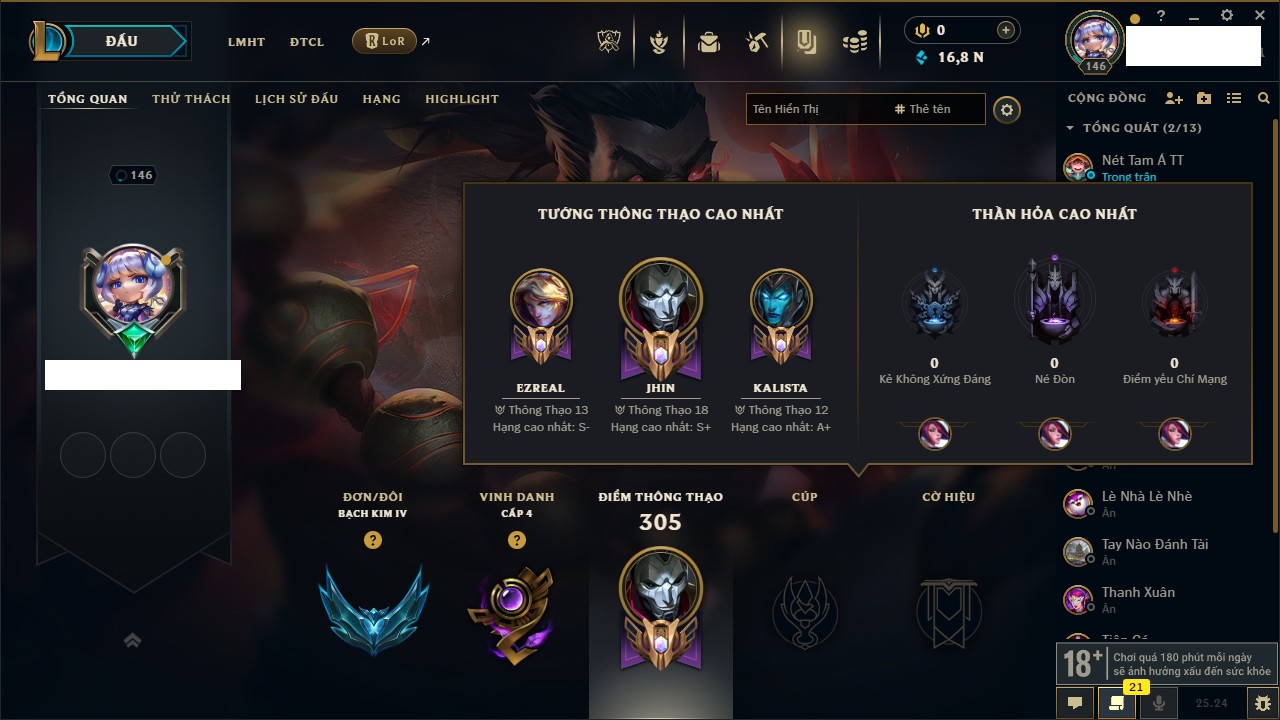This screenshot has width=1280, height=720.
Task: Open the Store coins icon
Action: 854,42
